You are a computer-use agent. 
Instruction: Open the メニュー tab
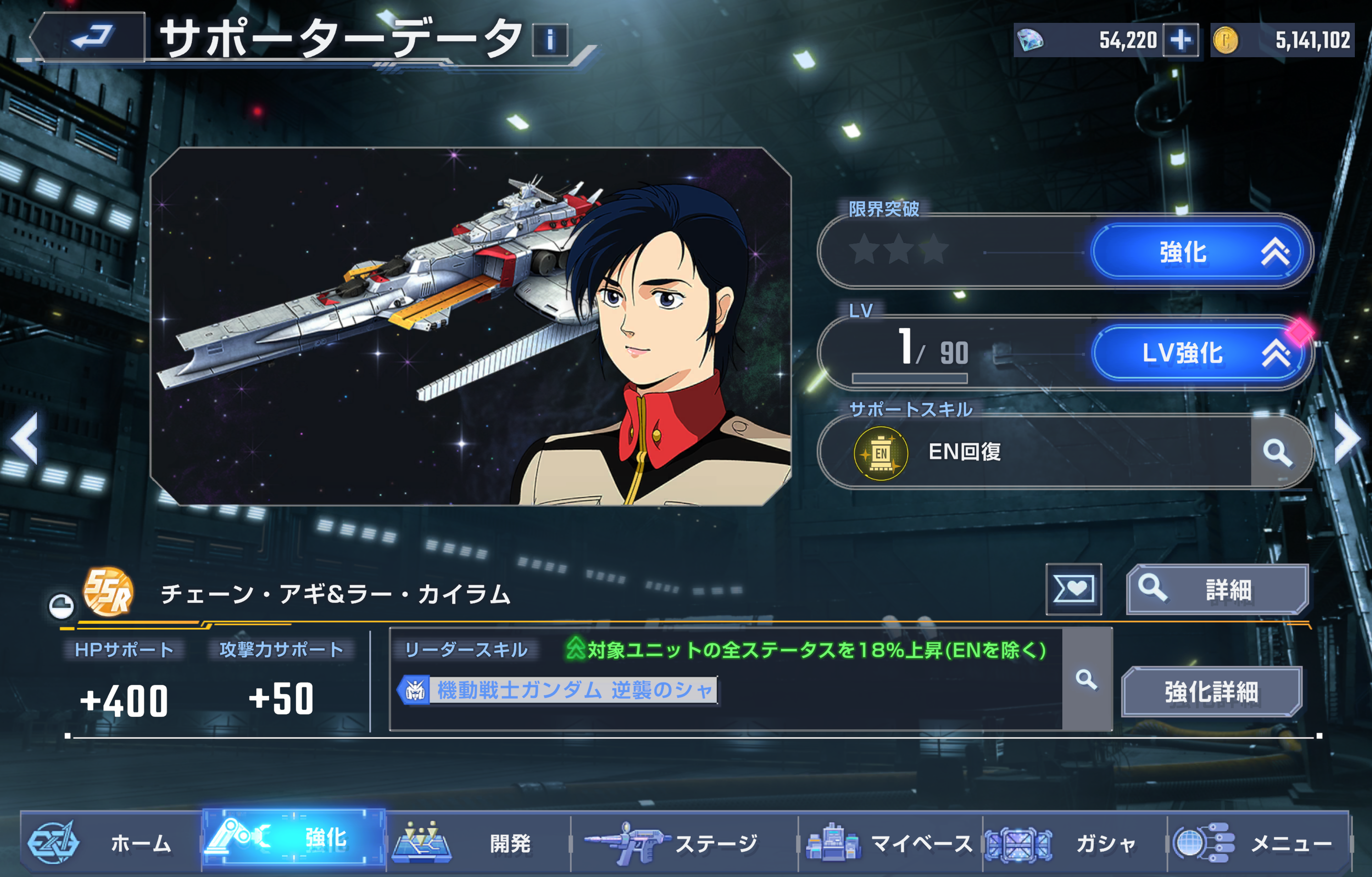tap(1258, 843)
